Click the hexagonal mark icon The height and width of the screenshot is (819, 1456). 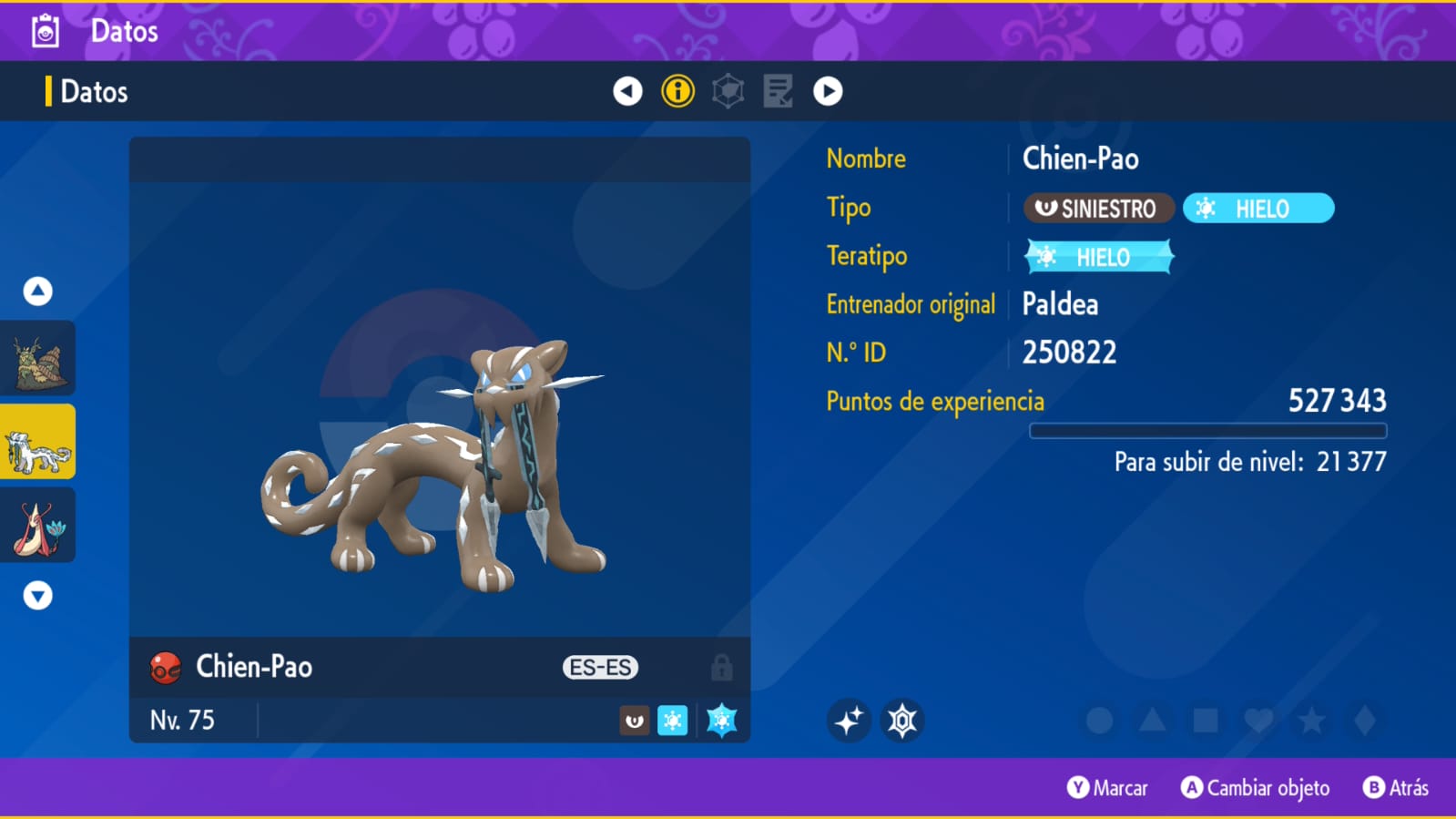click(902, 721)
